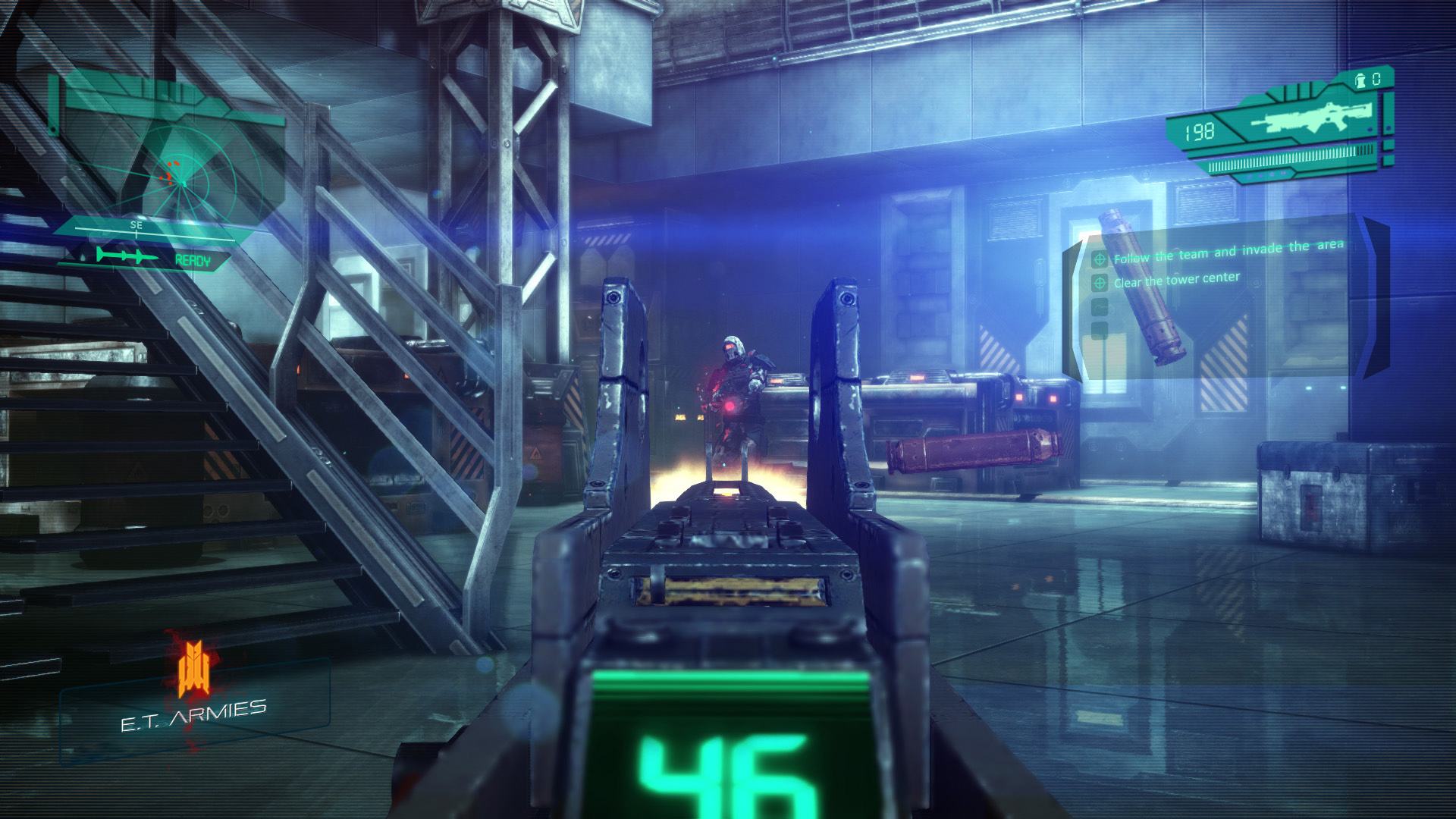This screenshot has height=819, width=1456.
Task: Select the 'Follow the team' objective
Action: [1227, 251]
